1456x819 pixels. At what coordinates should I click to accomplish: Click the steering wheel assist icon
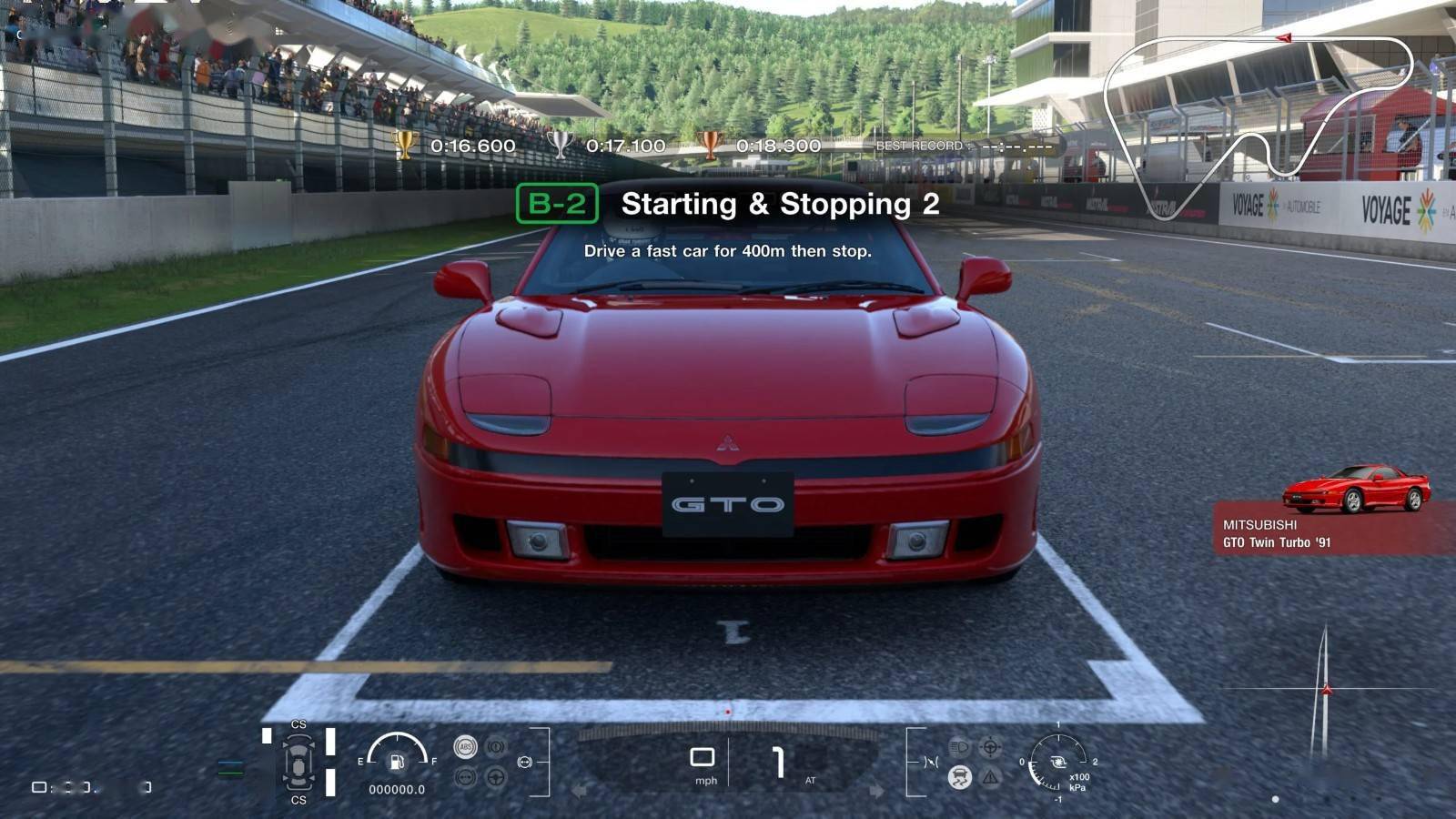[496, 777]
